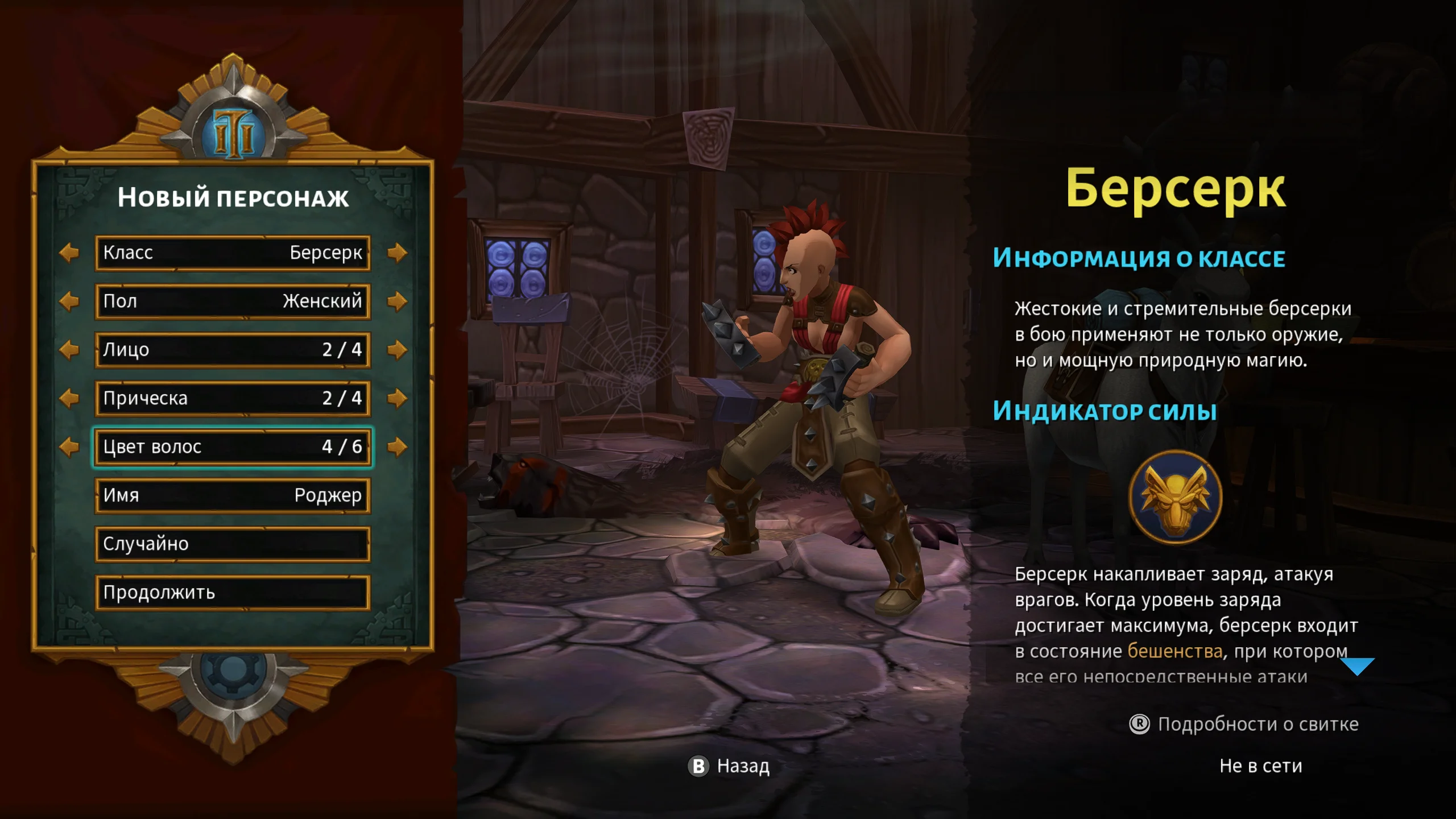1456x819 pixels.
Task: Change hair color with Цвет волос left arrow
Action: pyautogui.click(x=69, y=447)
